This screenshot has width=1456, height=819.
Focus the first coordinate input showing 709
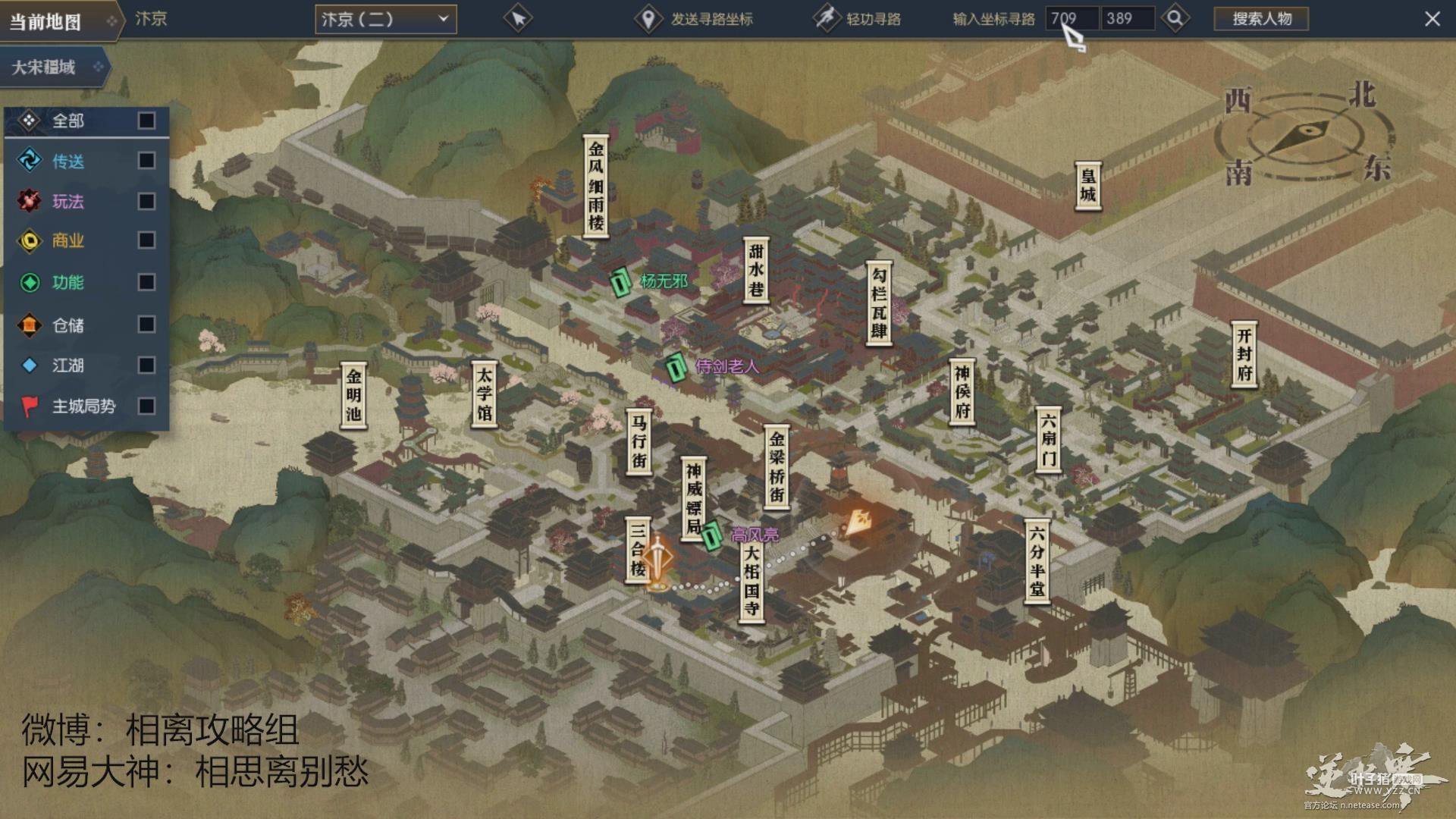[1072, 18]
